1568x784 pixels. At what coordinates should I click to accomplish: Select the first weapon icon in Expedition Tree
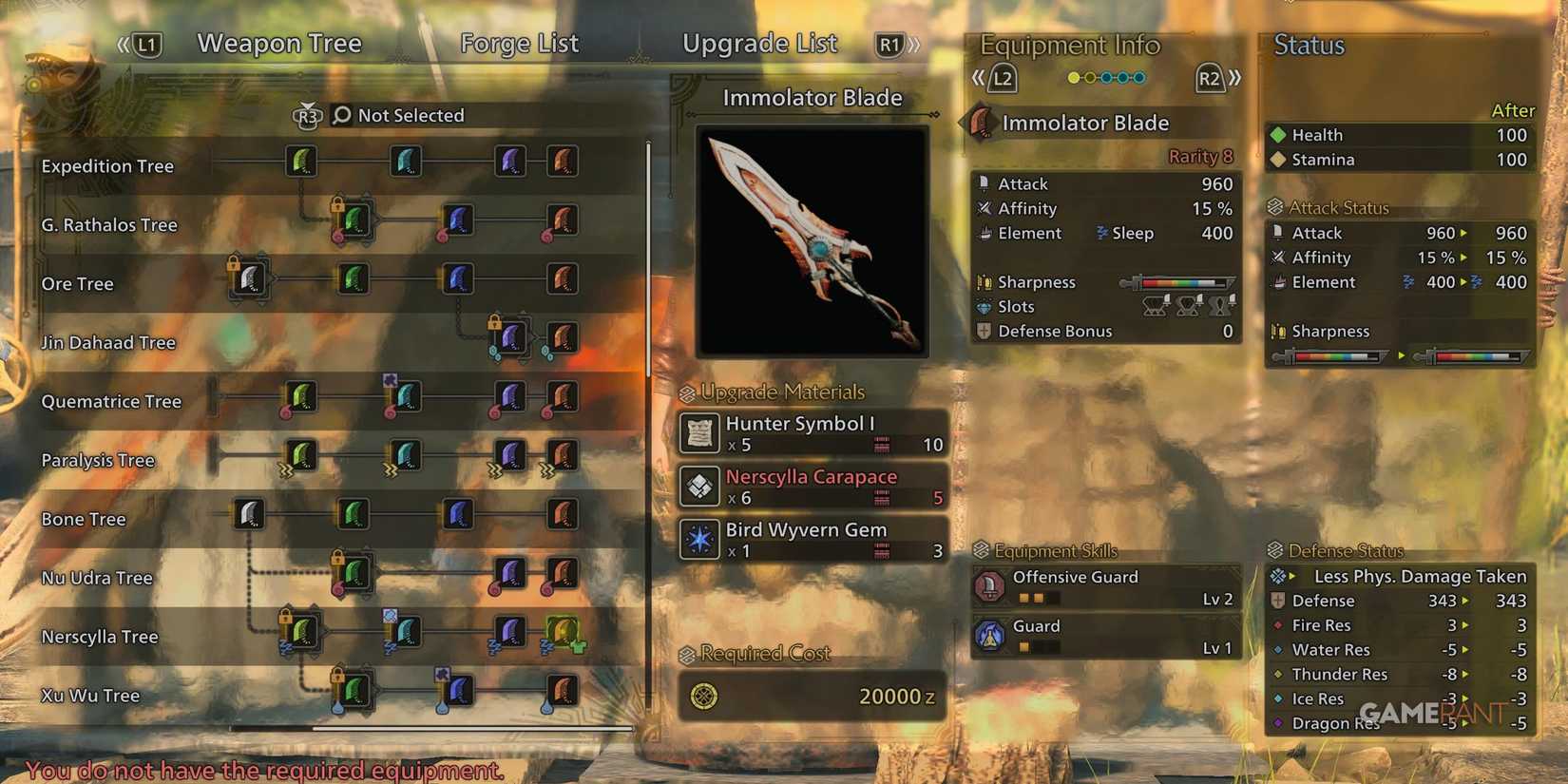click(300, 162)
